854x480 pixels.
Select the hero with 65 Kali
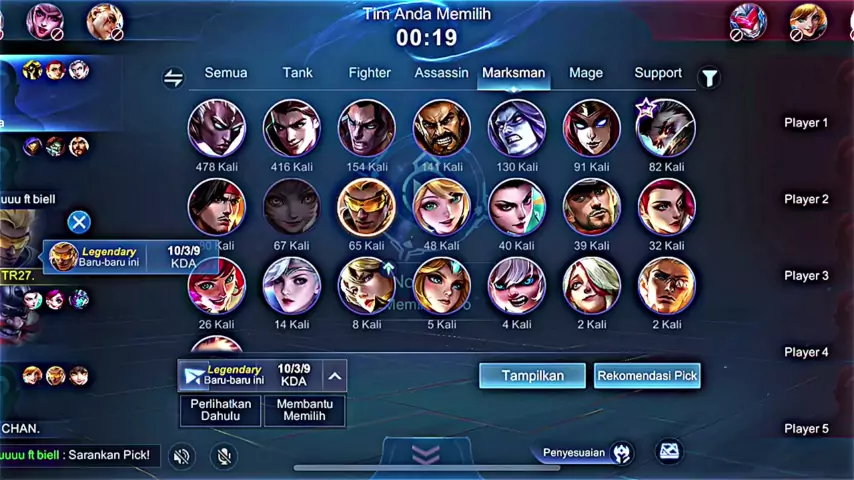367,206
